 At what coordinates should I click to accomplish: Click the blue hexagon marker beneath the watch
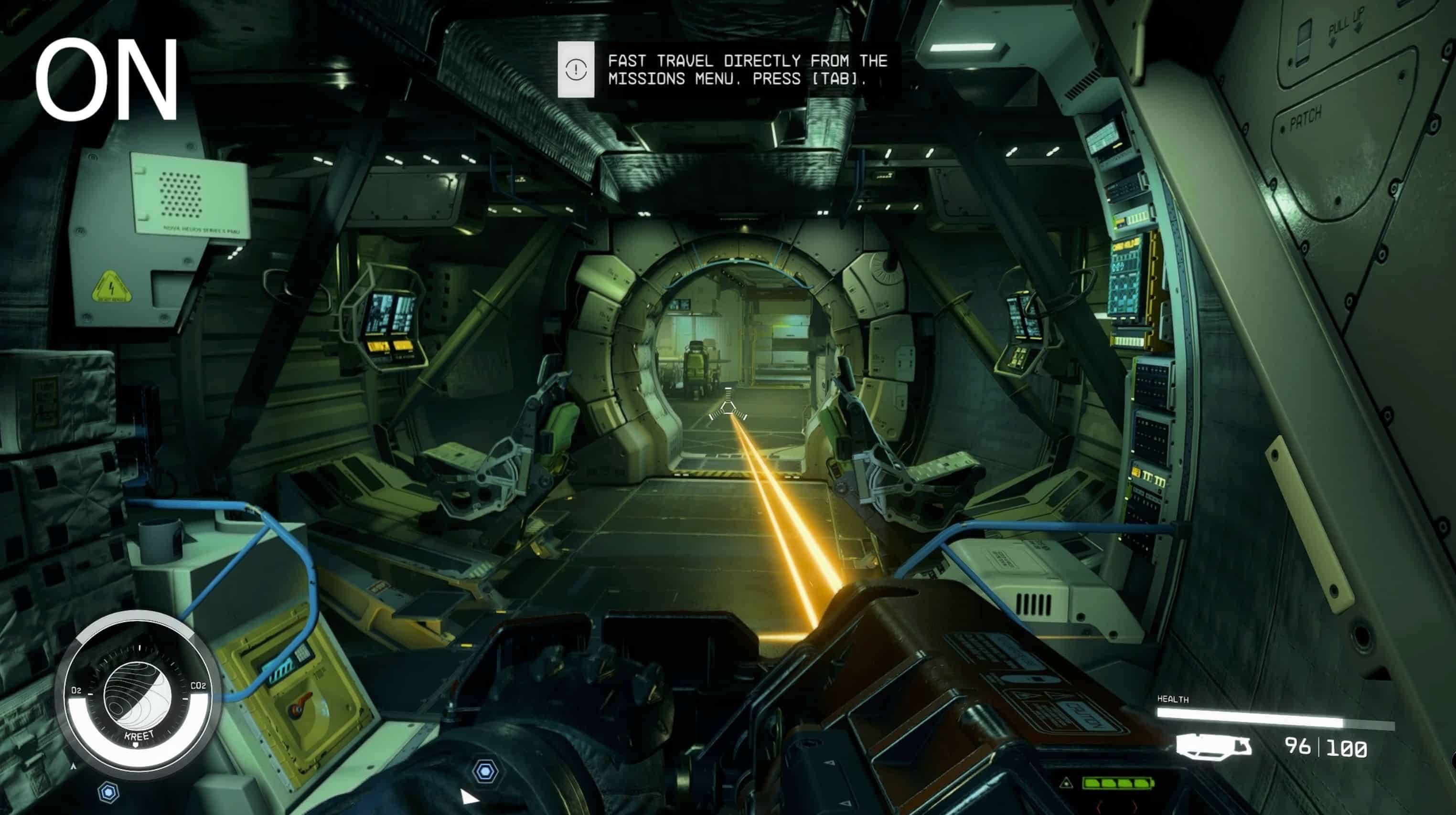[108, 793]
